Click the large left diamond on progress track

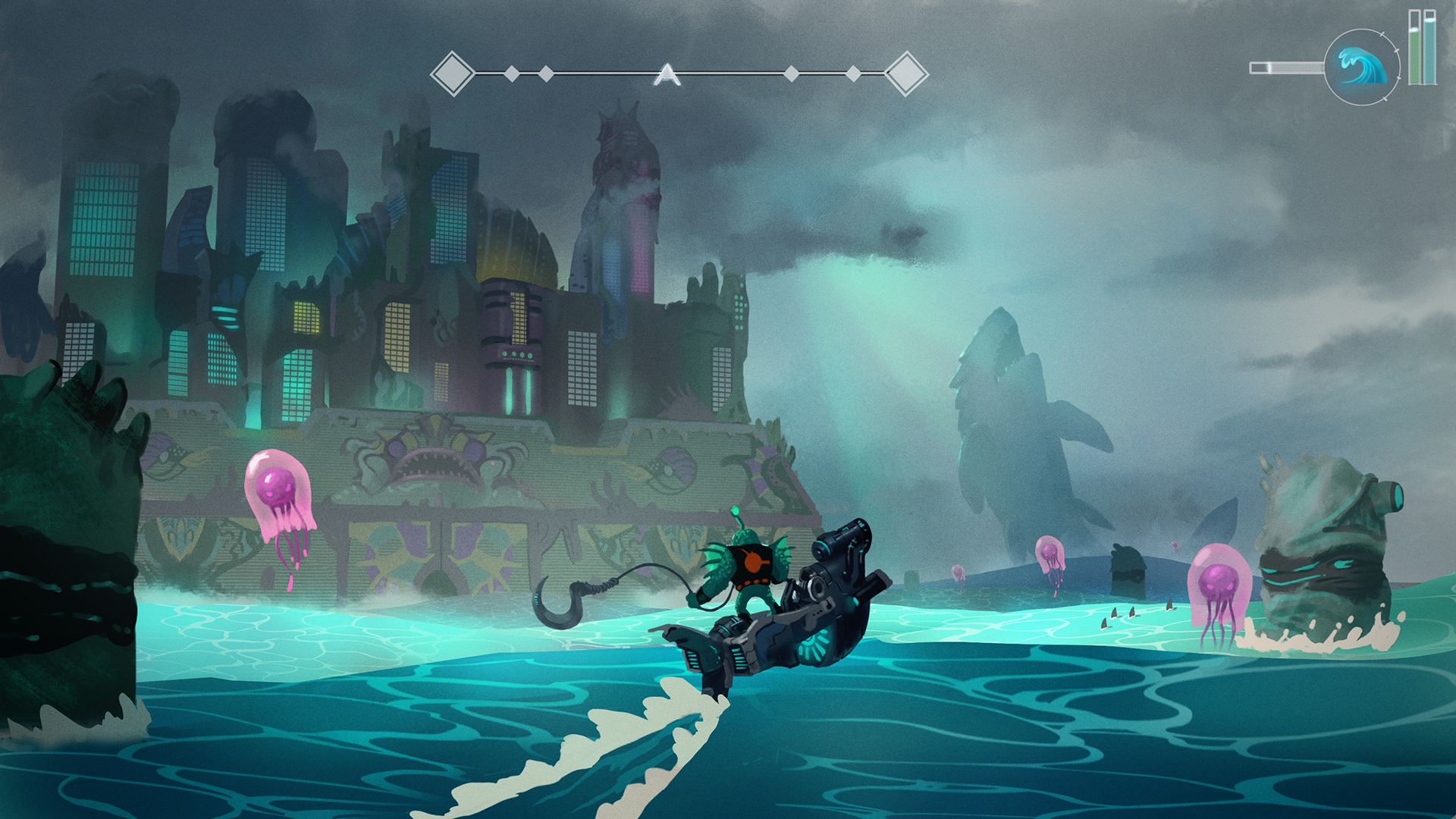tap(453, 74)
